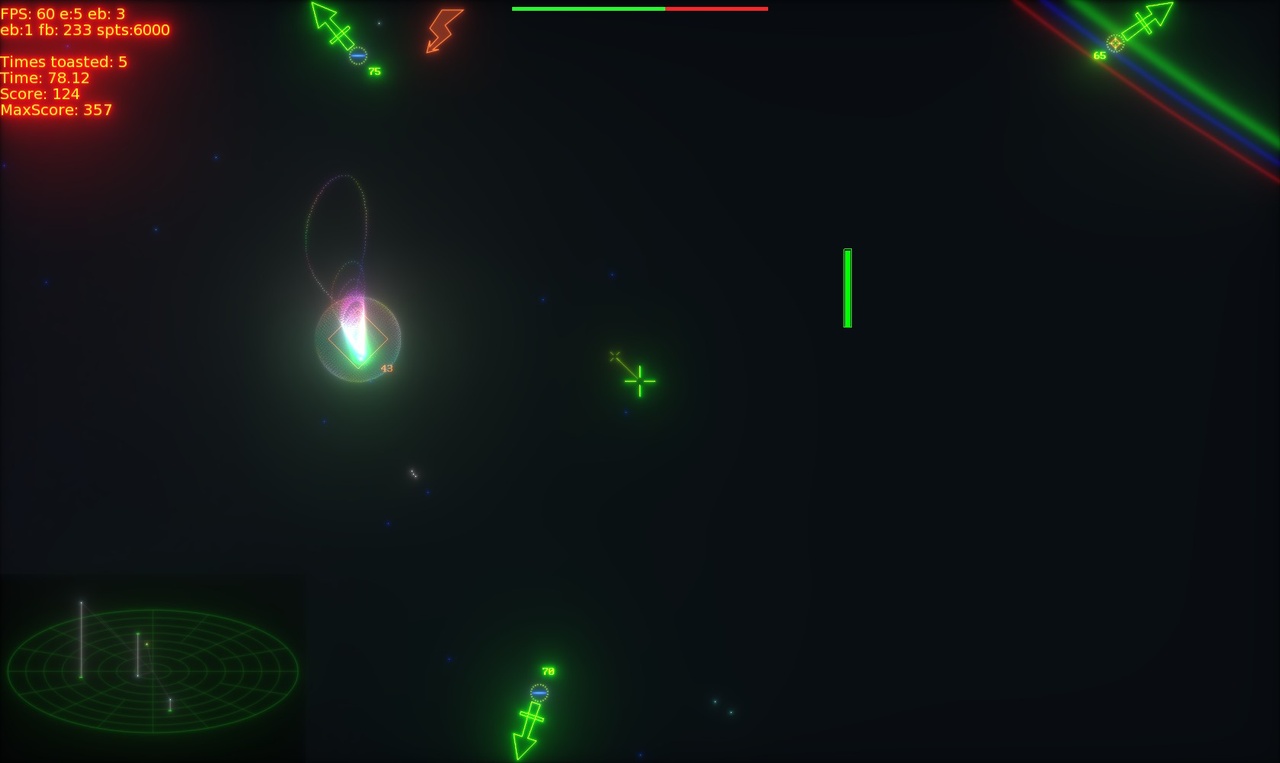Click the blue shield orb under ship 75
The image size is (1280, 763).
click(356, 55)
